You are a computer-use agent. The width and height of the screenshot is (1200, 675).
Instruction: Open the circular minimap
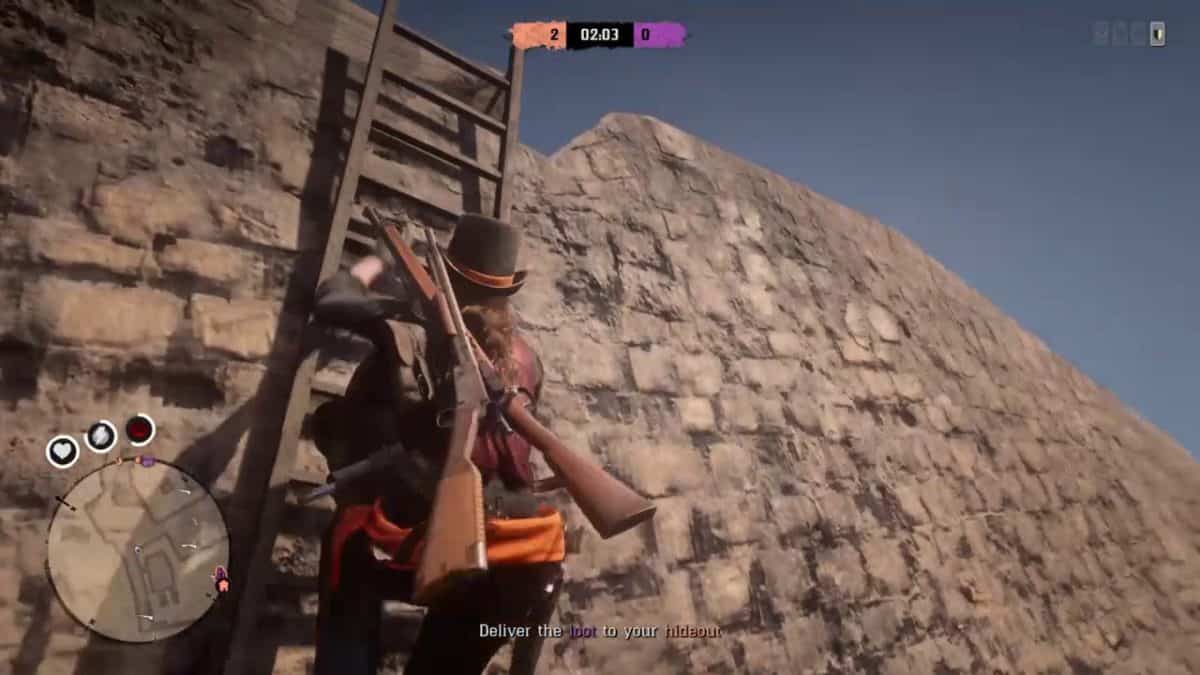click(138, 550)
